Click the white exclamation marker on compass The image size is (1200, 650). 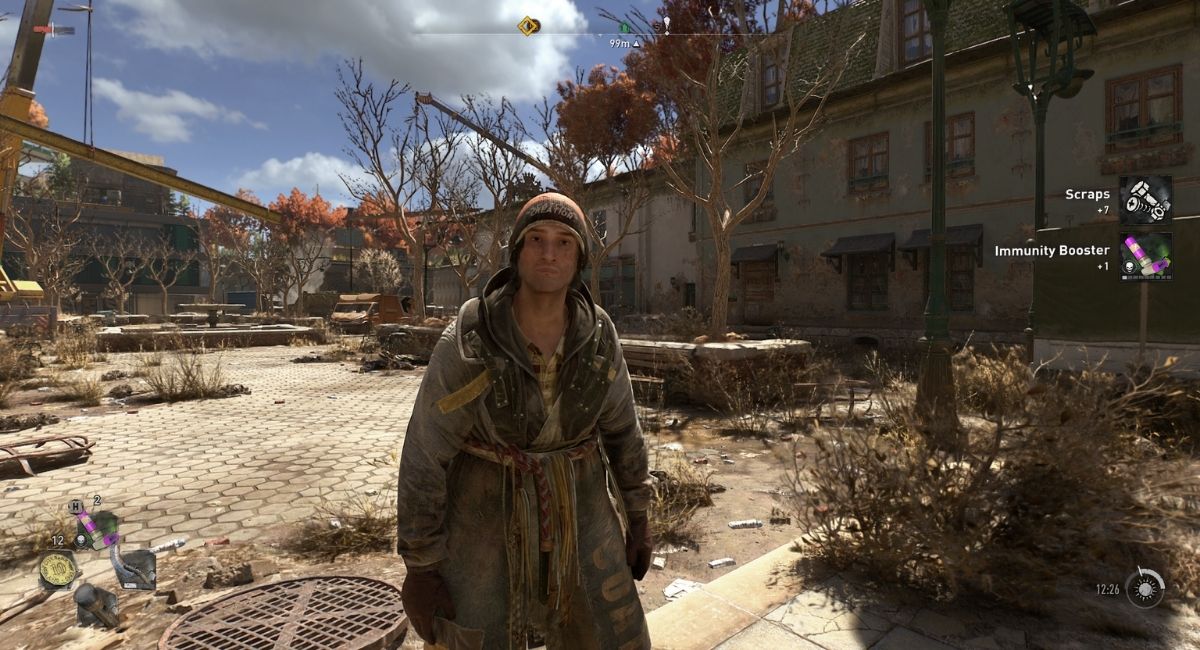pos(667,24)
